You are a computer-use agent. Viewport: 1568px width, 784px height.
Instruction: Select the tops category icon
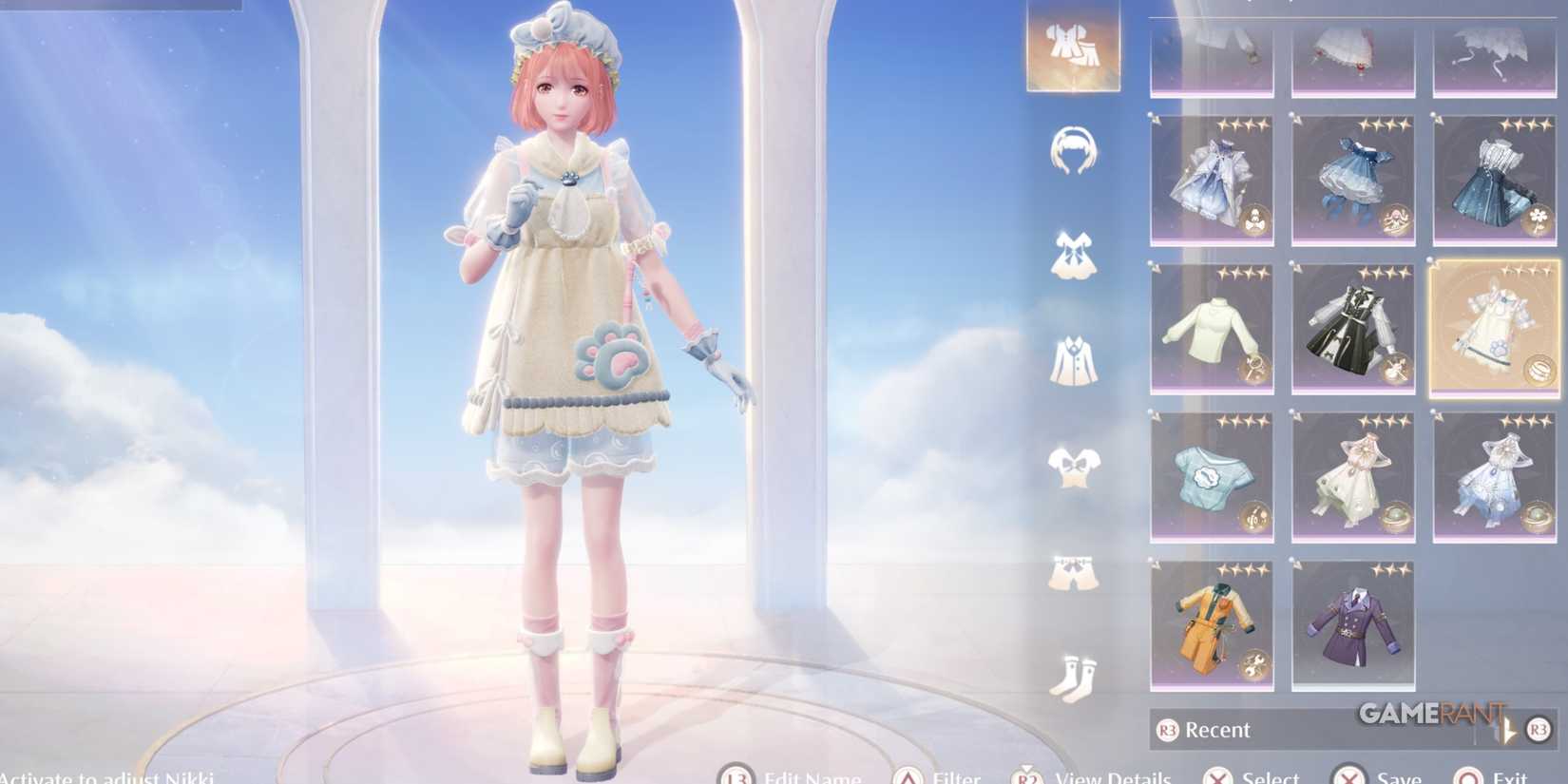[1072, 466]
